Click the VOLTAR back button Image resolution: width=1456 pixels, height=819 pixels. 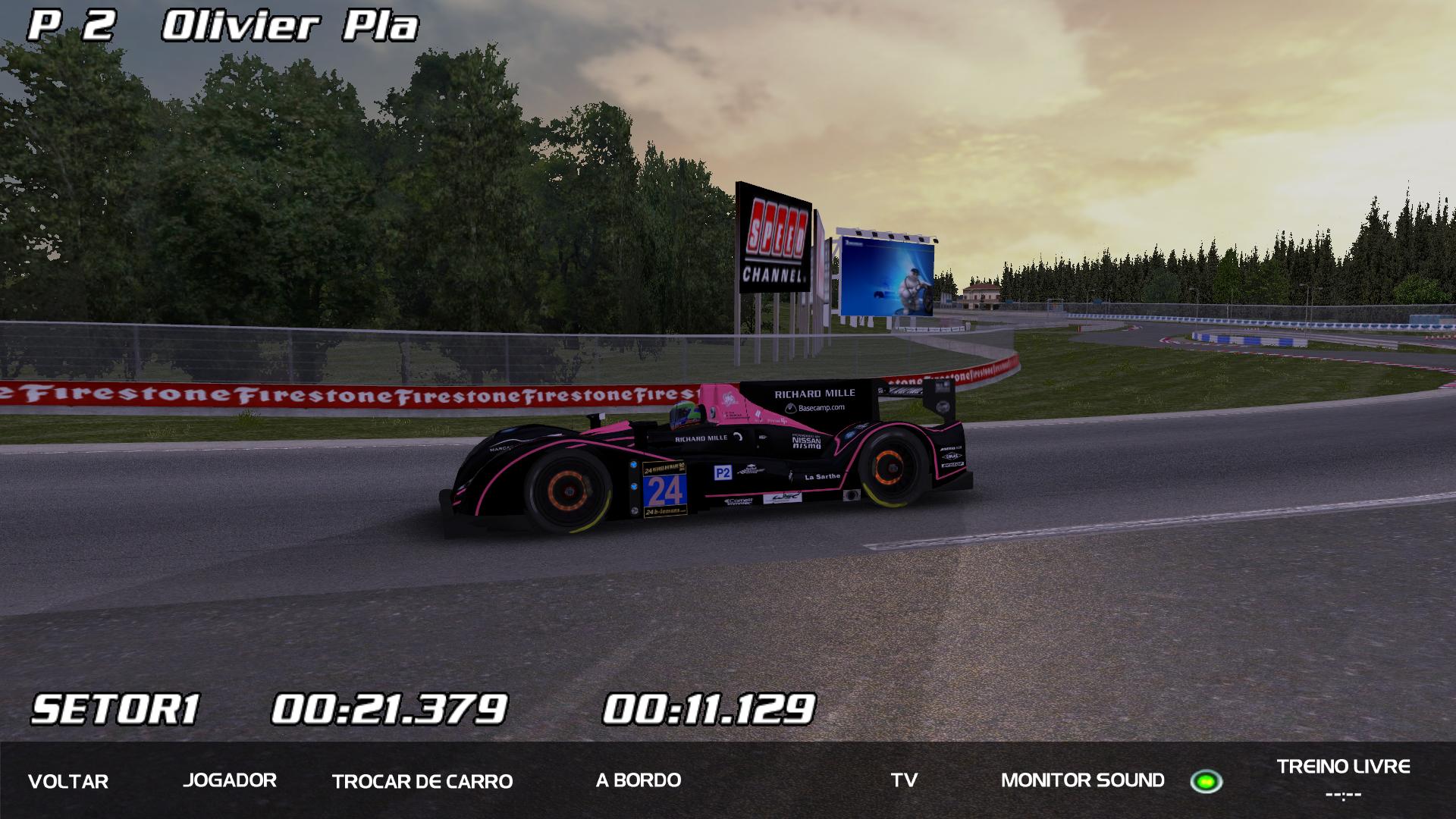(68, 781)
